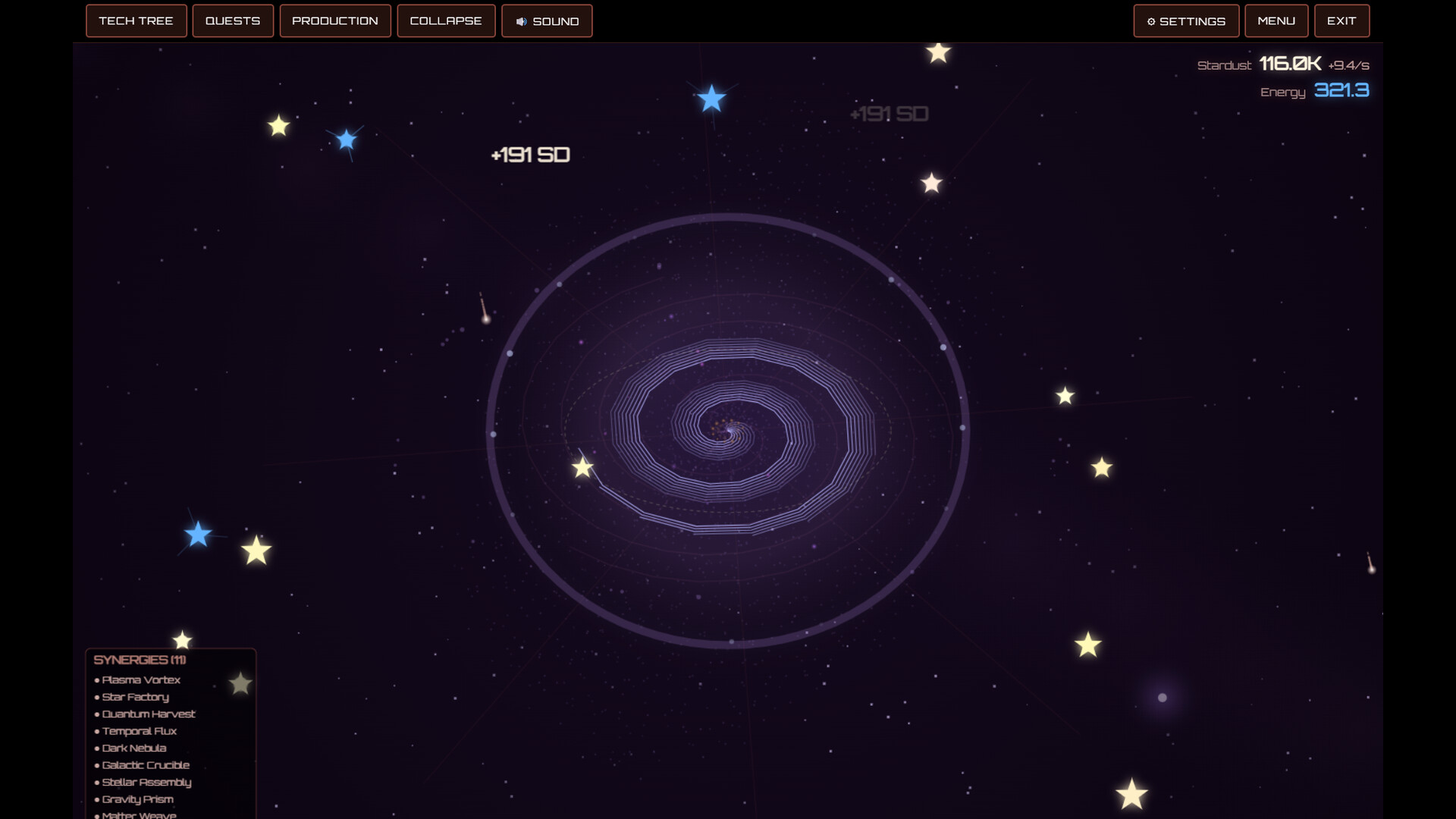
Task: Open the Tech Tree
Action: (136, 20)
